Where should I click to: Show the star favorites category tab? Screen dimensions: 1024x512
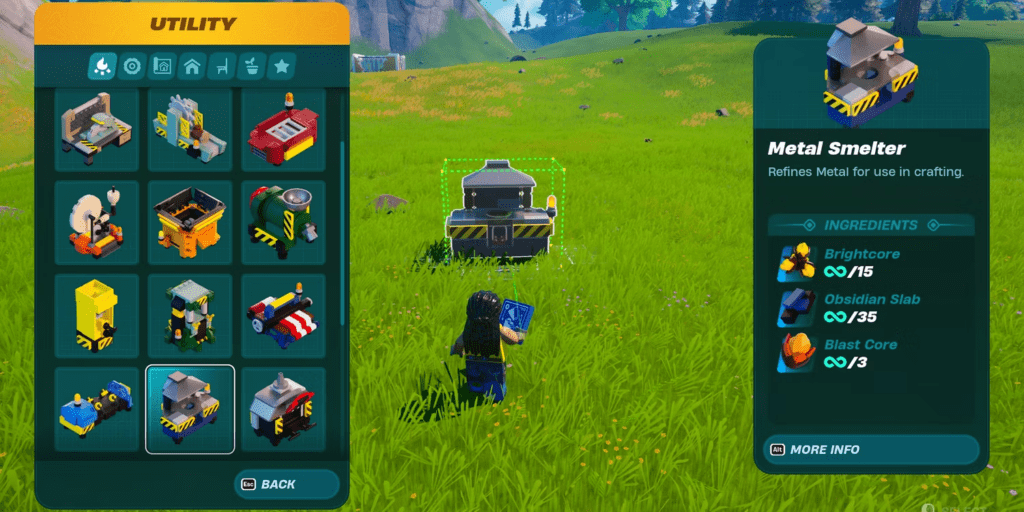click(282, 67)
